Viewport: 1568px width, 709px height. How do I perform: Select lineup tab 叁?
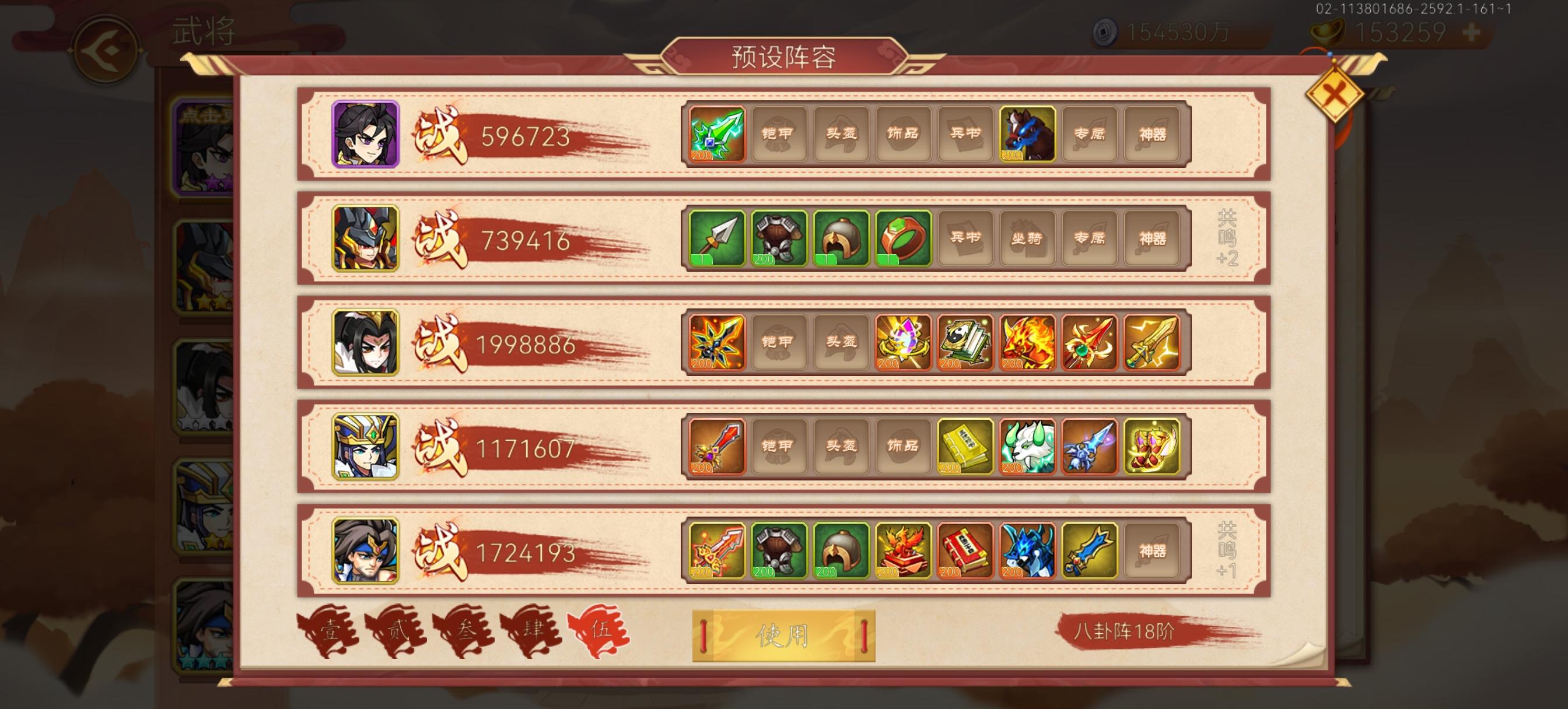pyautogui.click(x=466, y=636)
